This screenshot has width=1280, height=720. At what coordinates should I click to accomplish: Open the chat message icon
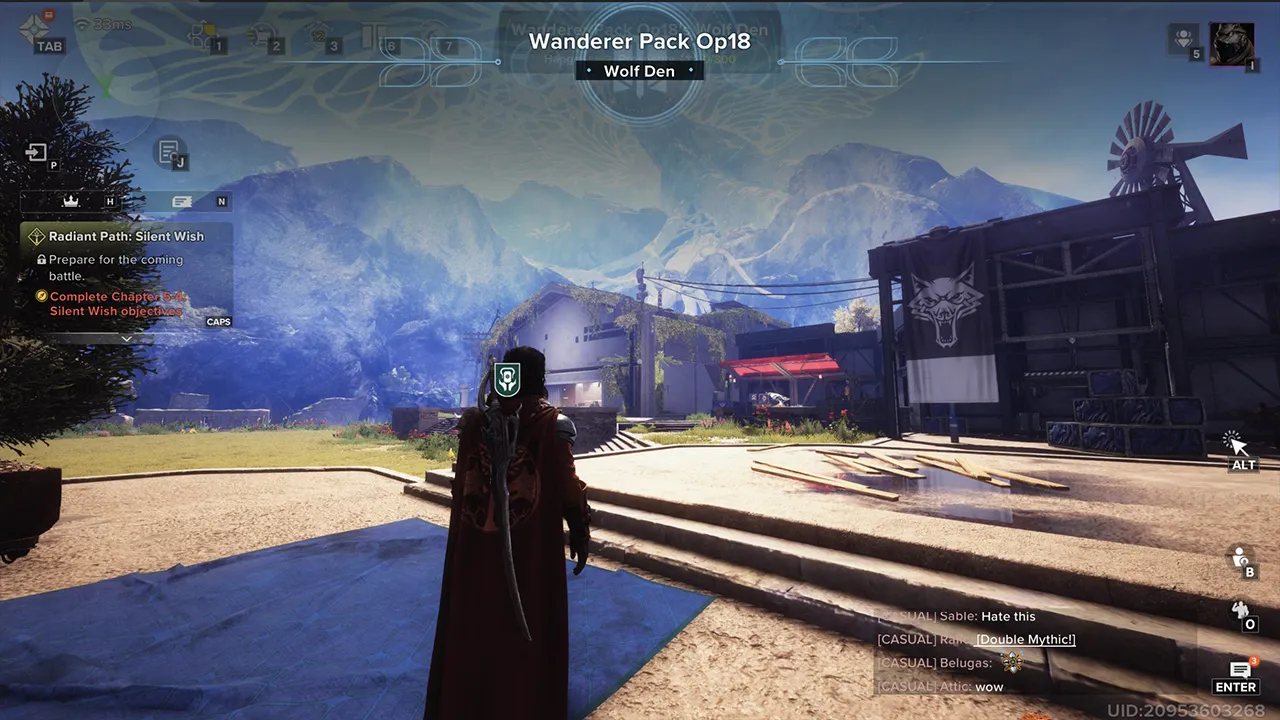(x=1239, y=669)
